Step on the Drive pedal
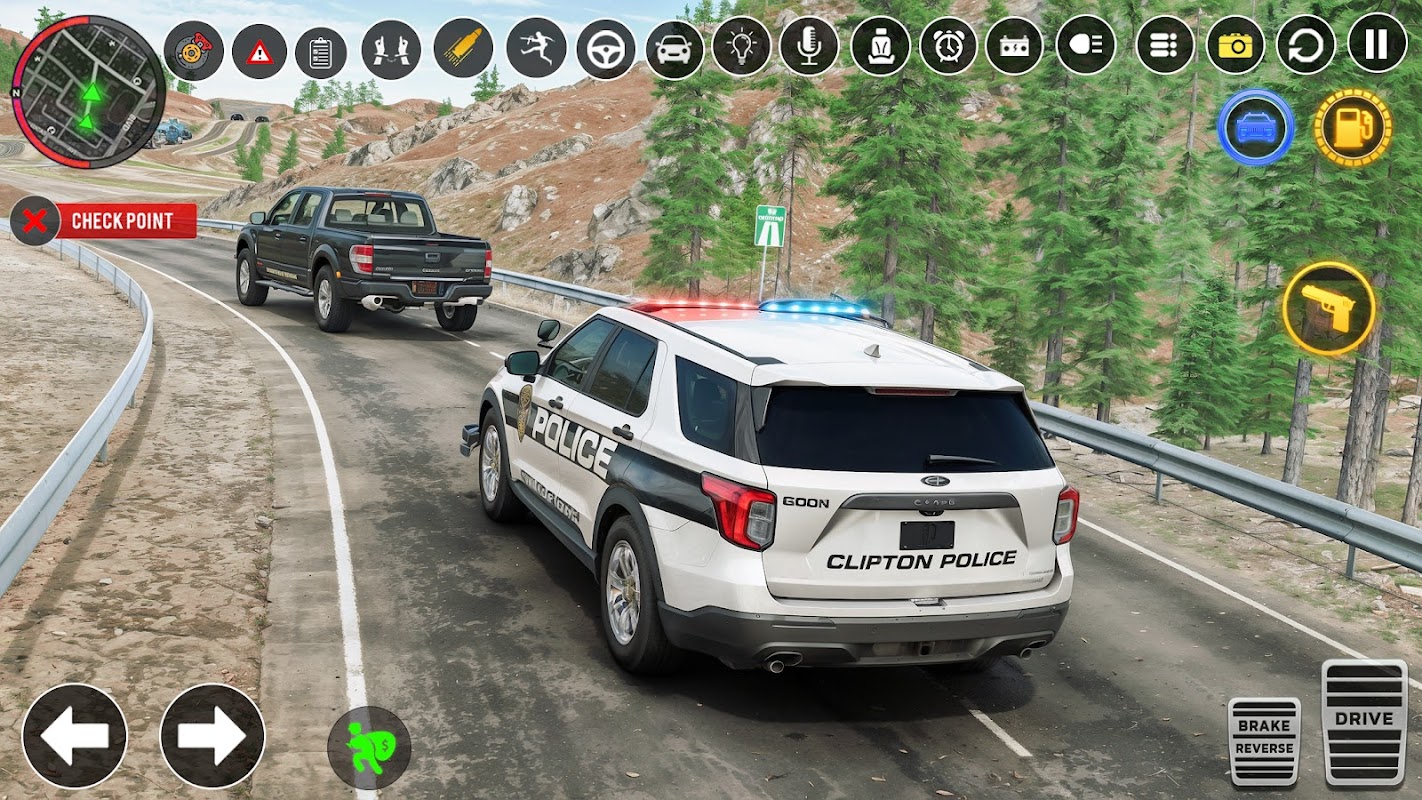1422x800 pixels. [x=1364, y=721]
